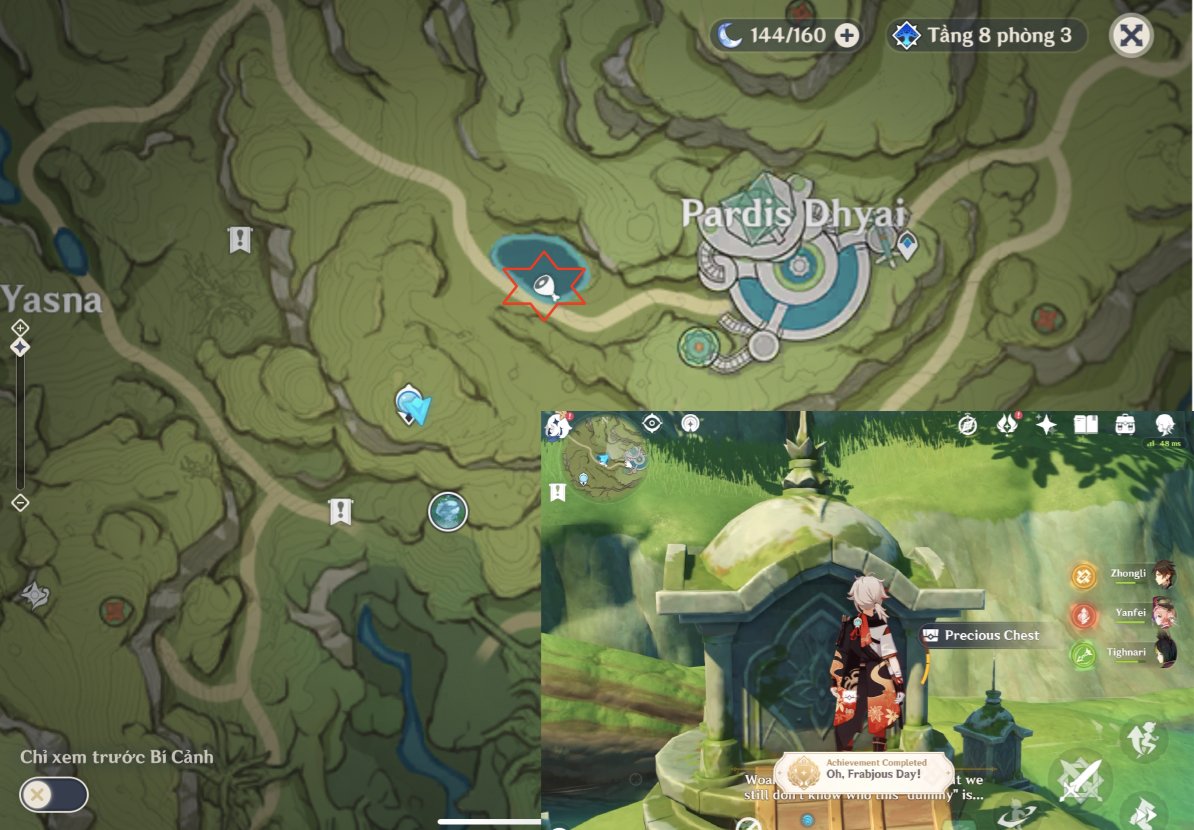Screen dimensions: 1194x830
Task: Open the wish star icon
Action: [1046, 424]
